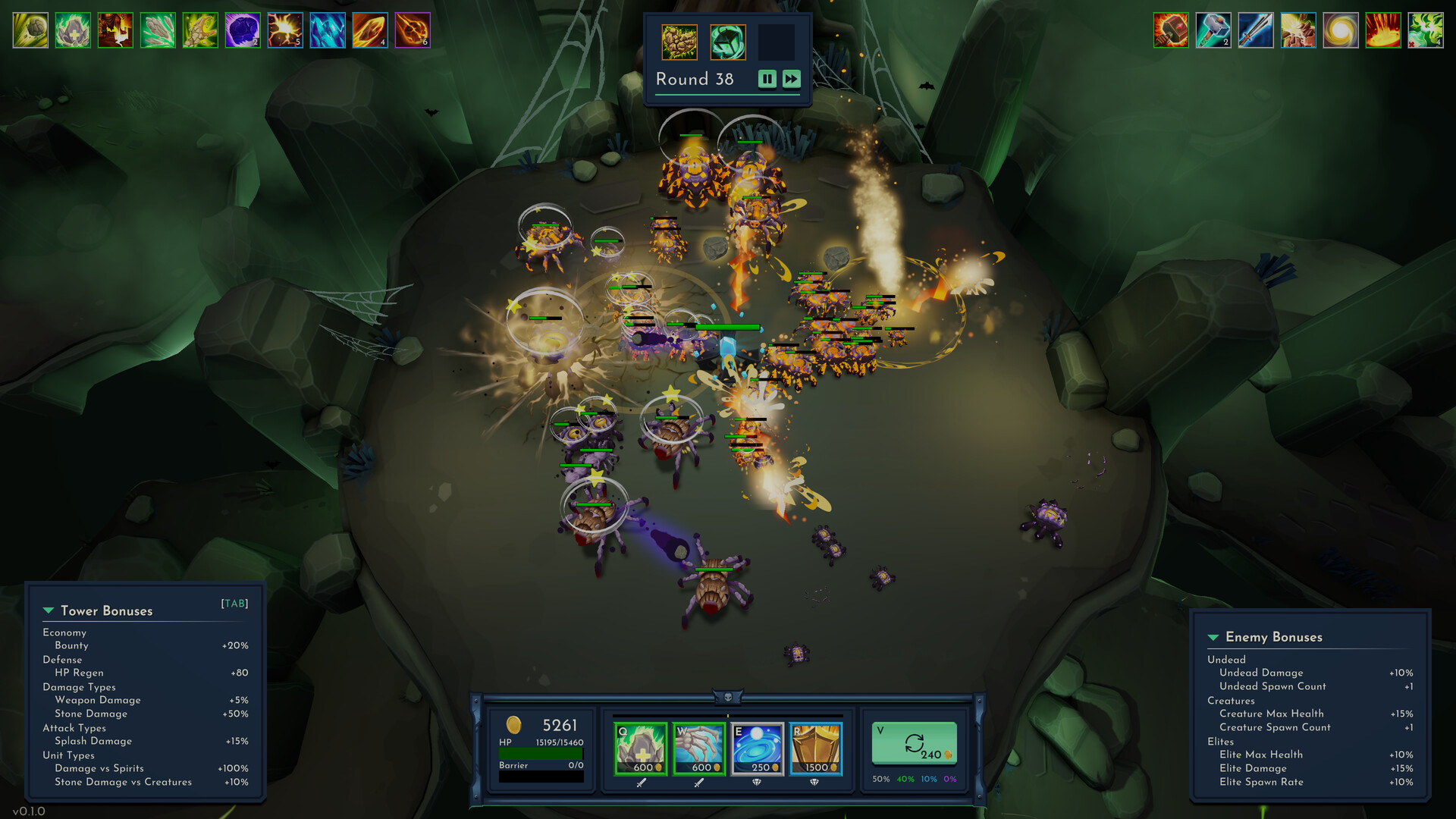
Task: Inspect the rock heart round modifier icon
Action: [x=679, y=42]
